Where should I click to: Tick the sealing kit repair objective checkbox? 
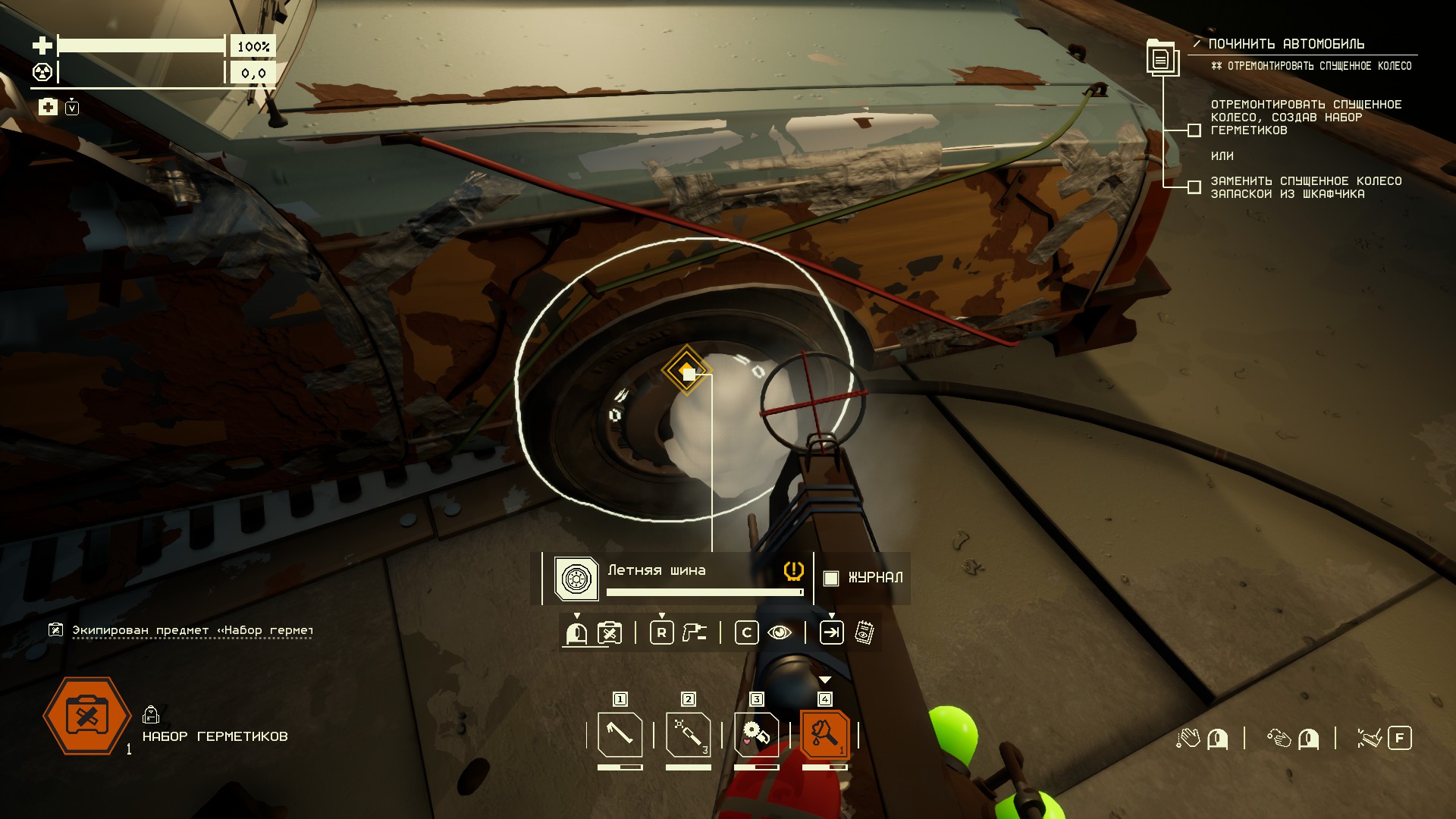[1194, 130]
